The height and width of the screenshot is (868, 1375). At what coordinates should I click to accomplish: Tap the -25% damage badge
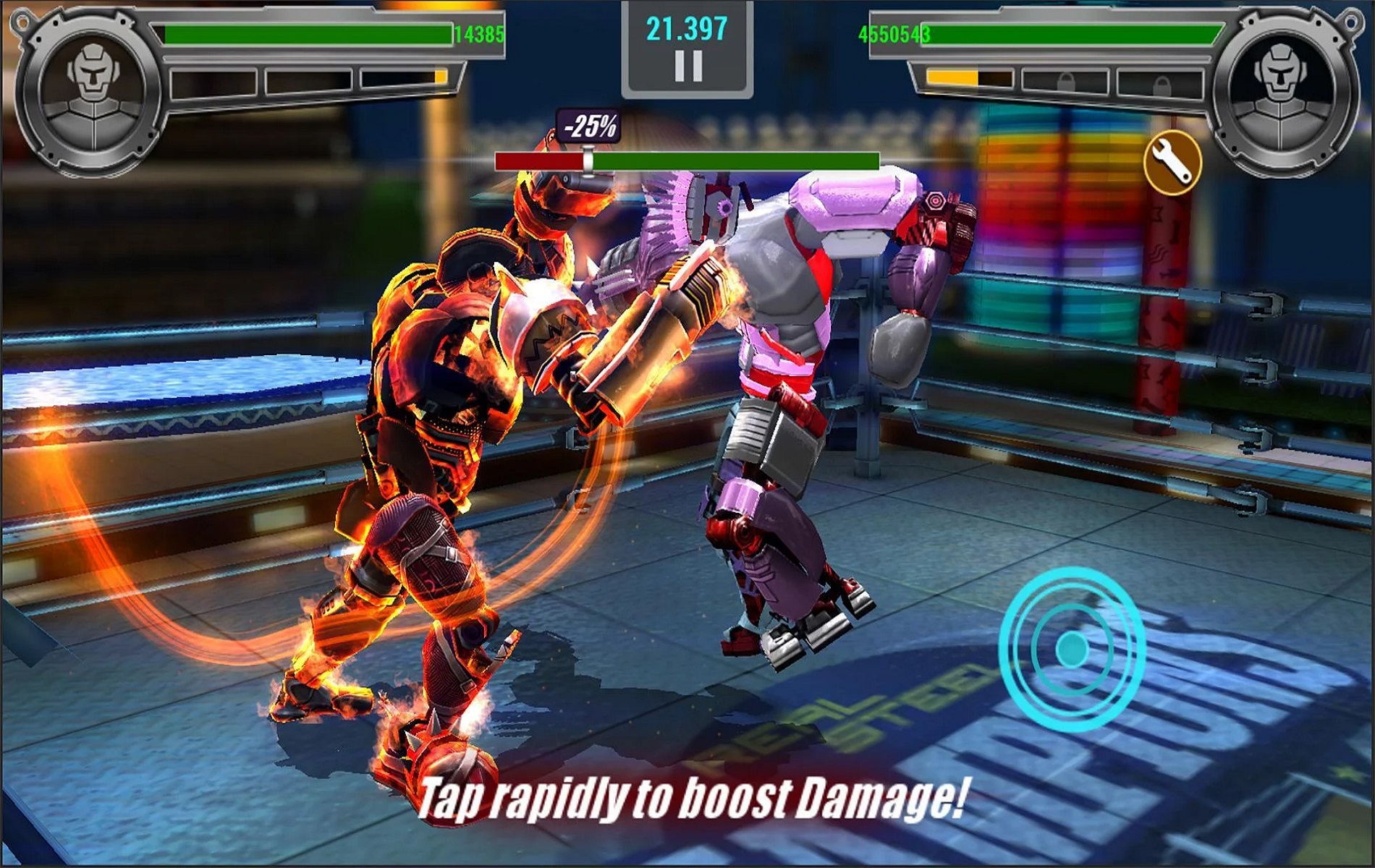click(x=588, y=127)
